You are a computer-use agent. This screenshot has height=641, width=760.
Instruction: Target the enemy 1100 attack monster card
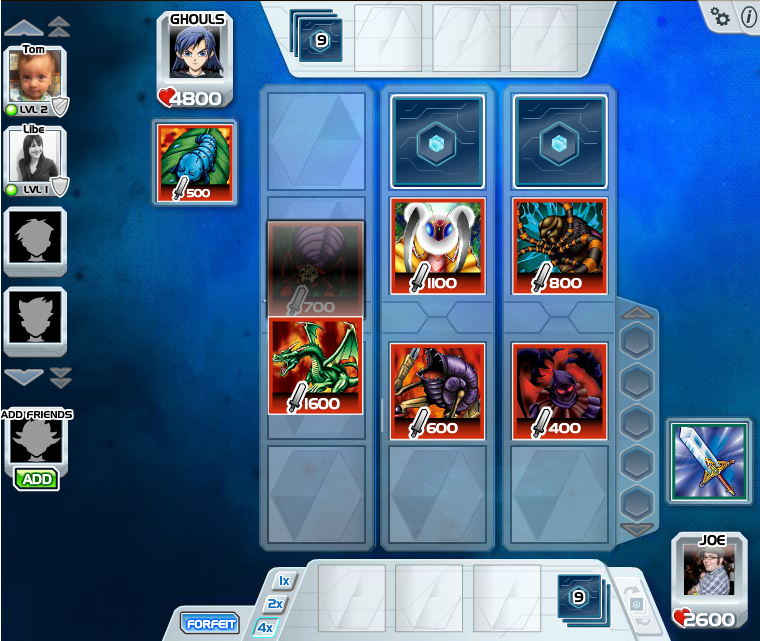coord(438,245)
